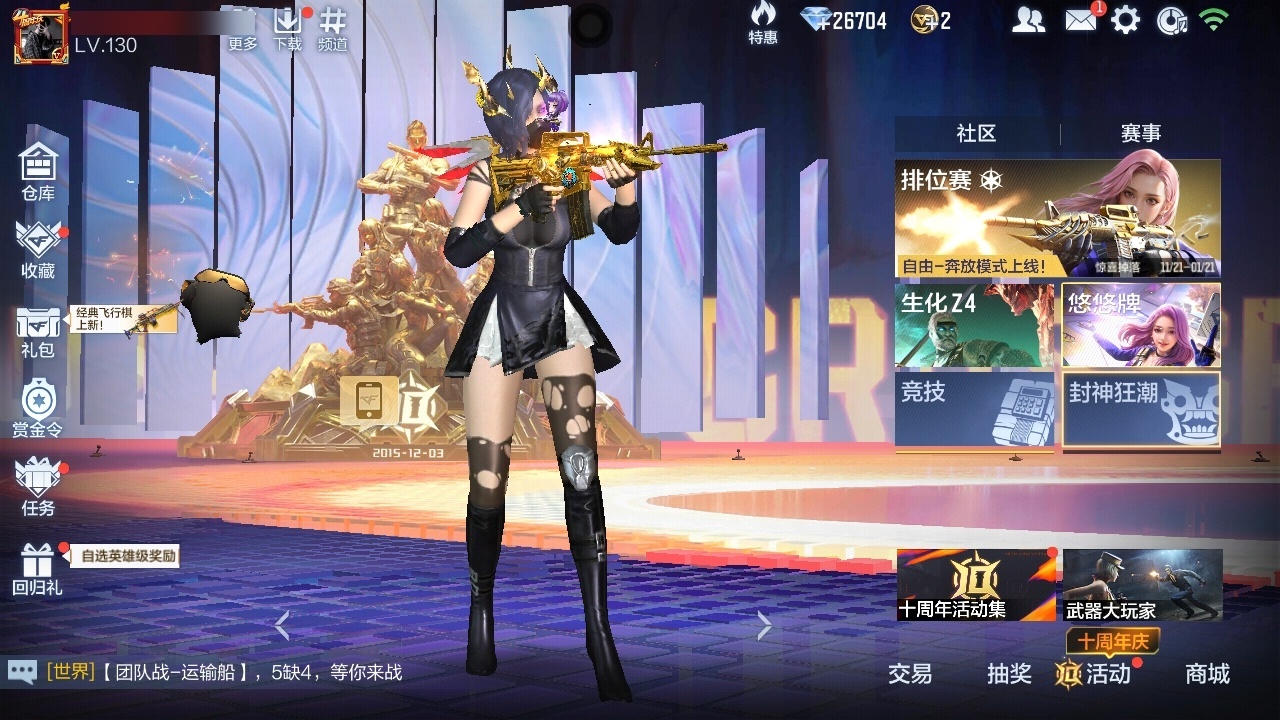Open the 收藏 collection panel
Screen dimensions: 1280x720
coord(38,248)
